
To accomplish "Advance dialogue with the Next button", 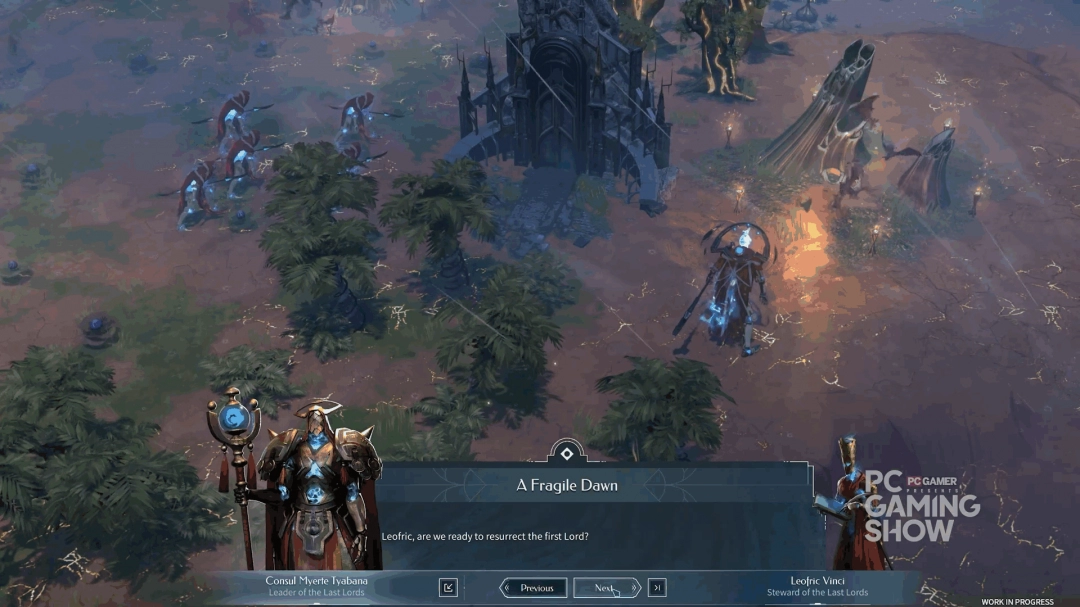I will (x=606, y=588).
